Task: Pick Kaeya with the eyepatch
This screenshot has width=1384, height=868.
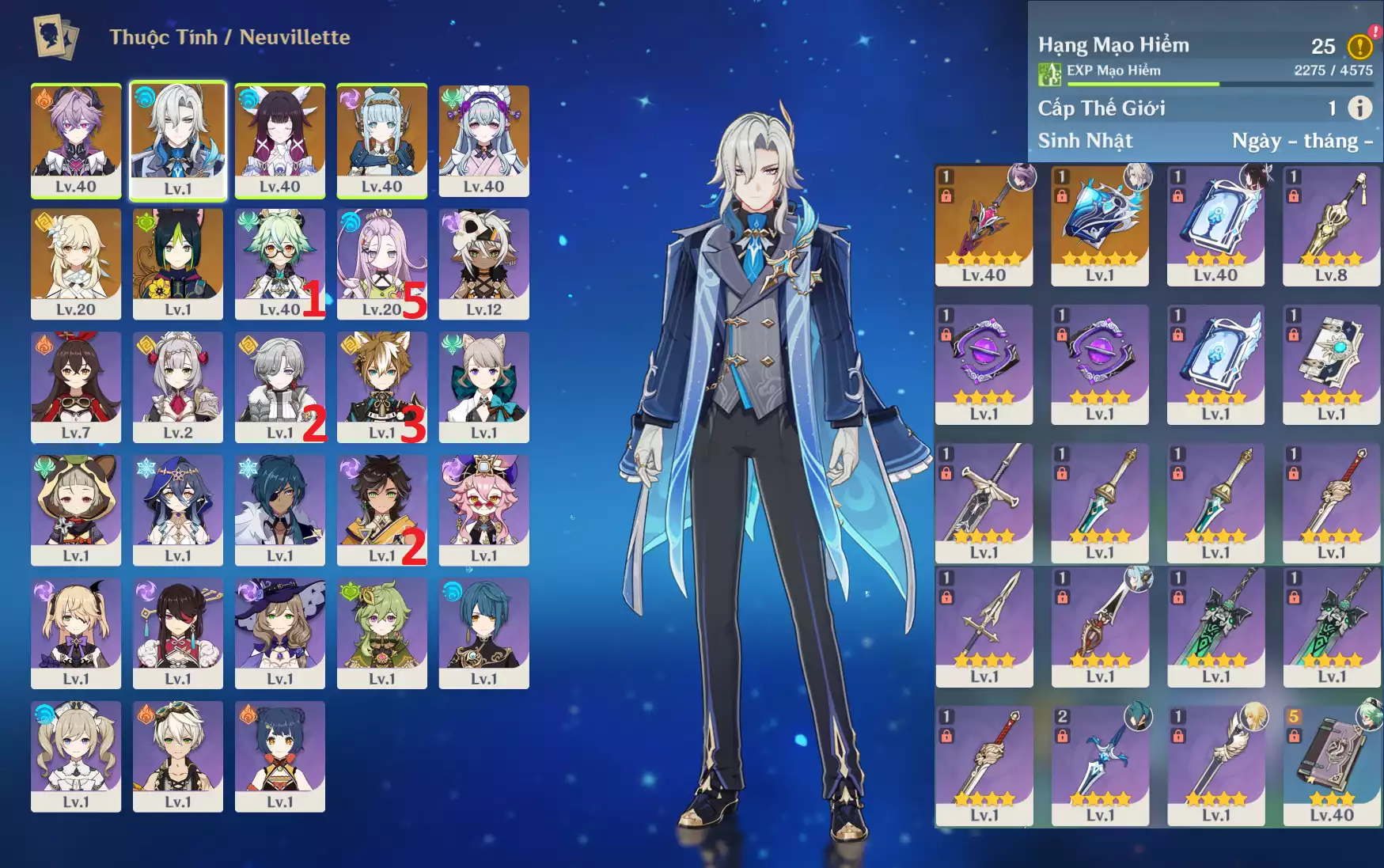Action: click(x=279, y=510)
